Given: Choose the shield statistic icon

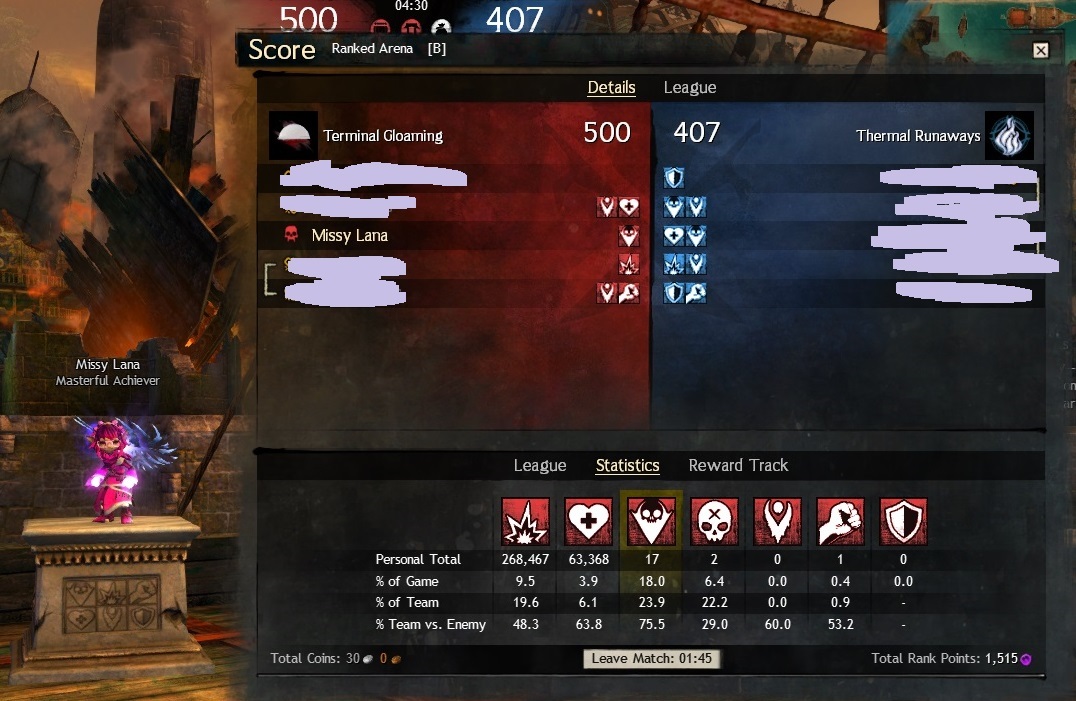Looking at the screenshot, I should click(x=903, y=521).
